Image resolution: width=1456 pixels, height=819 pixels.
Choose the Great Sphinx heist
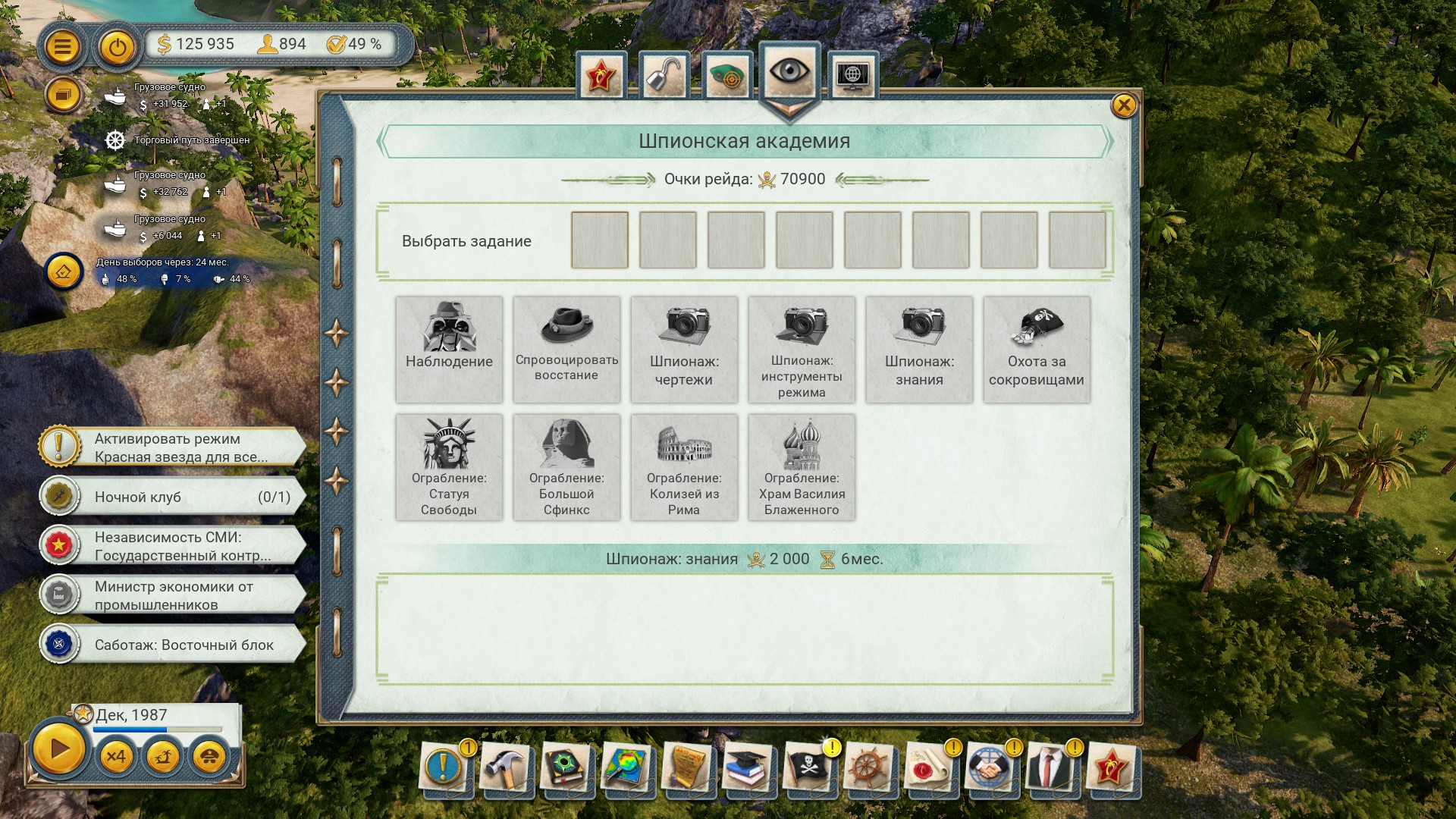566,466
